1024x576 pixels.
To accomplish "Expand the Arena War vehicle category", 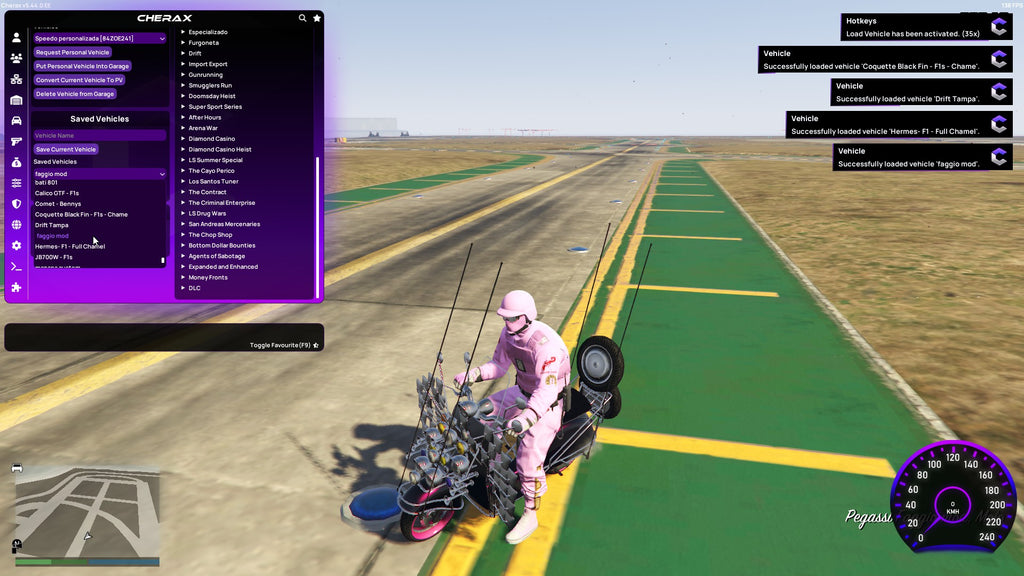I will pyautogui.click(x=203, y=128).
